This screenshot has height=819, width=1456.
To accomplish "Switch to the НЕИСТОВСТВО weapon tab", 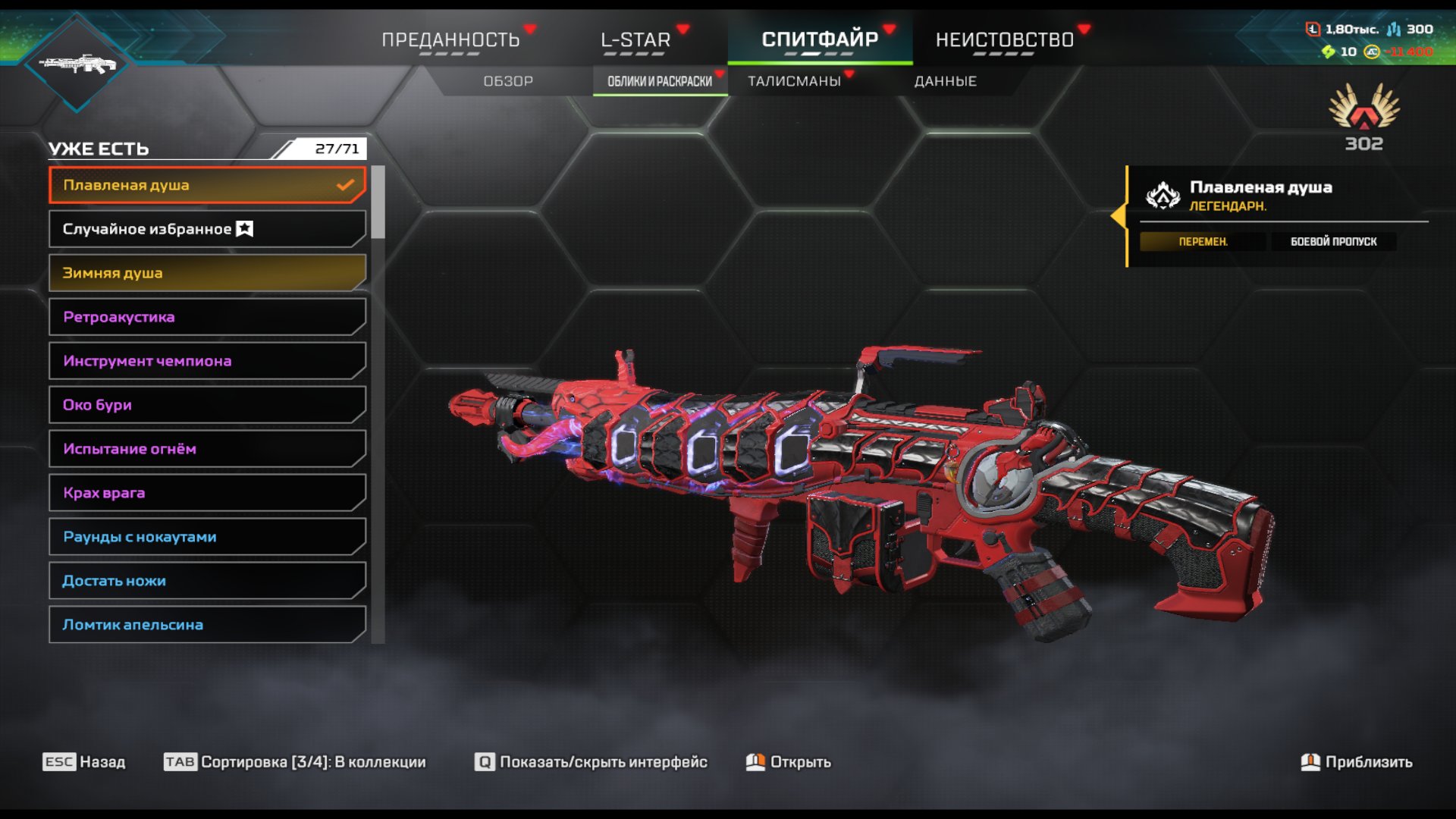I will click(x=1004, y=39).
